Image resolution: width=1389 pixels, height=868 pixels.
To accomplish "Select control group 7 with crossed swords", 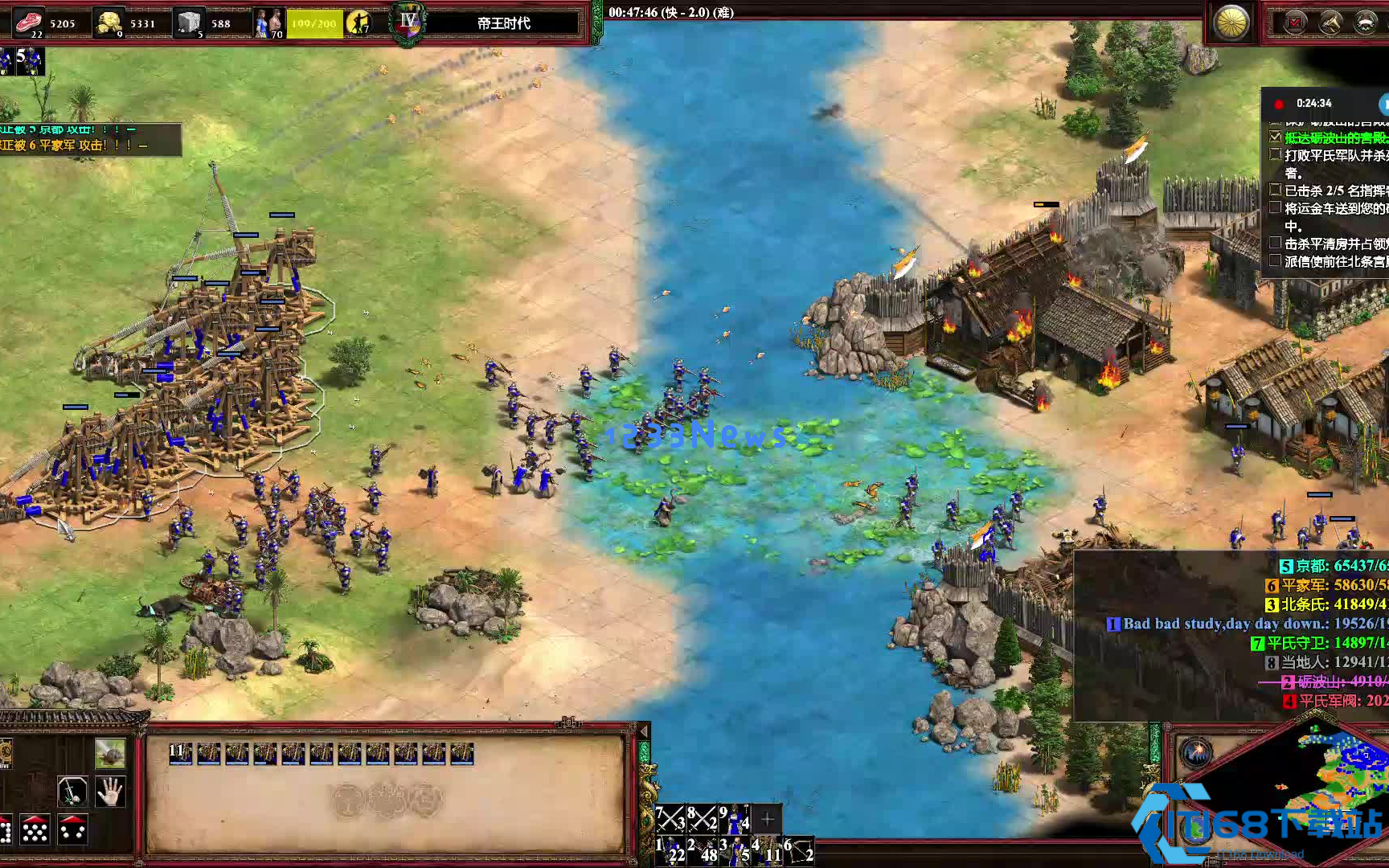I will click(x=670, y=818).
